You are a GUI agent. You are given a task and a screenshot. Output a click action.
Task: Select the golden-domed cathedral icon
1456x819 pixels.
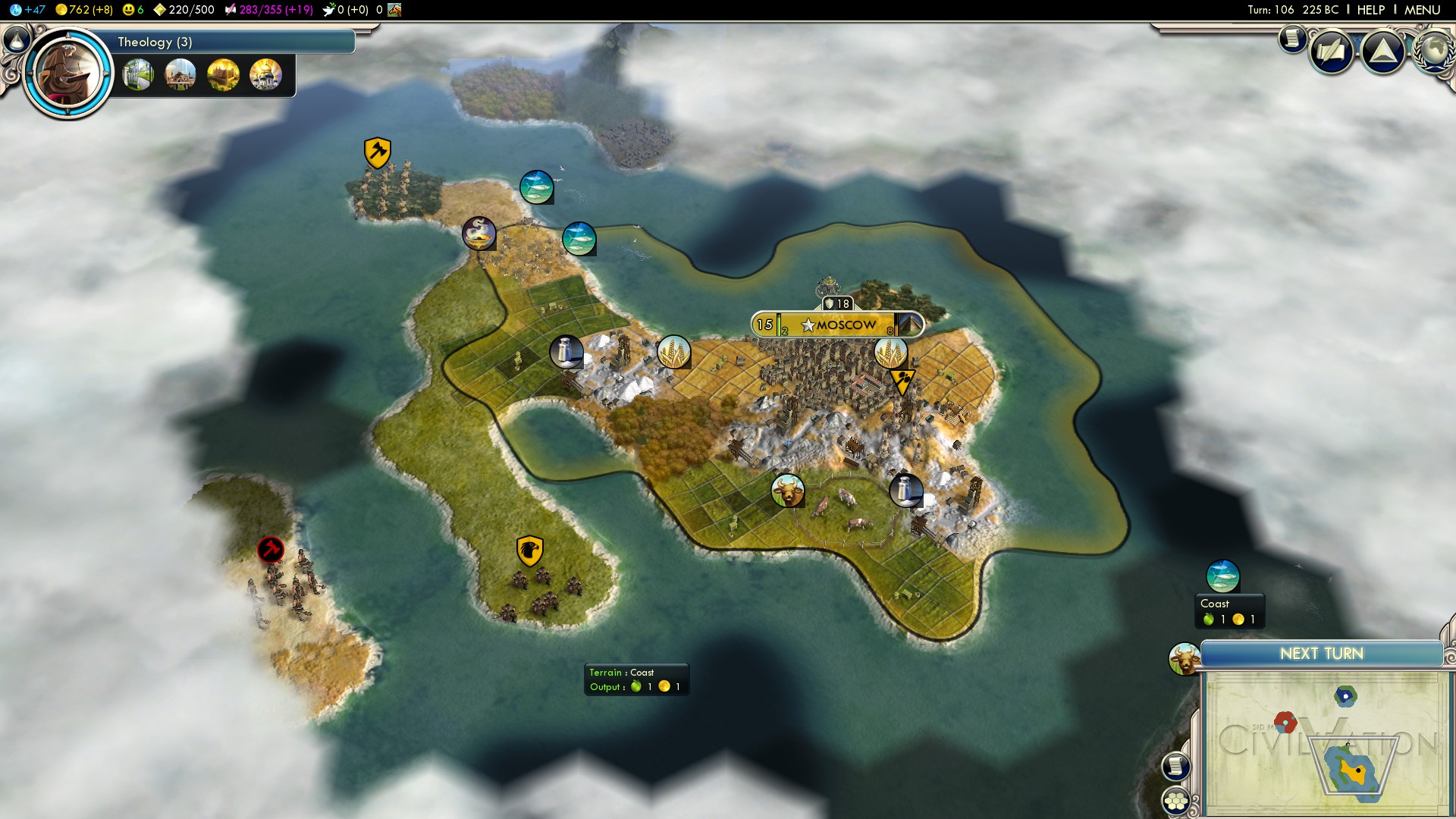265,75
